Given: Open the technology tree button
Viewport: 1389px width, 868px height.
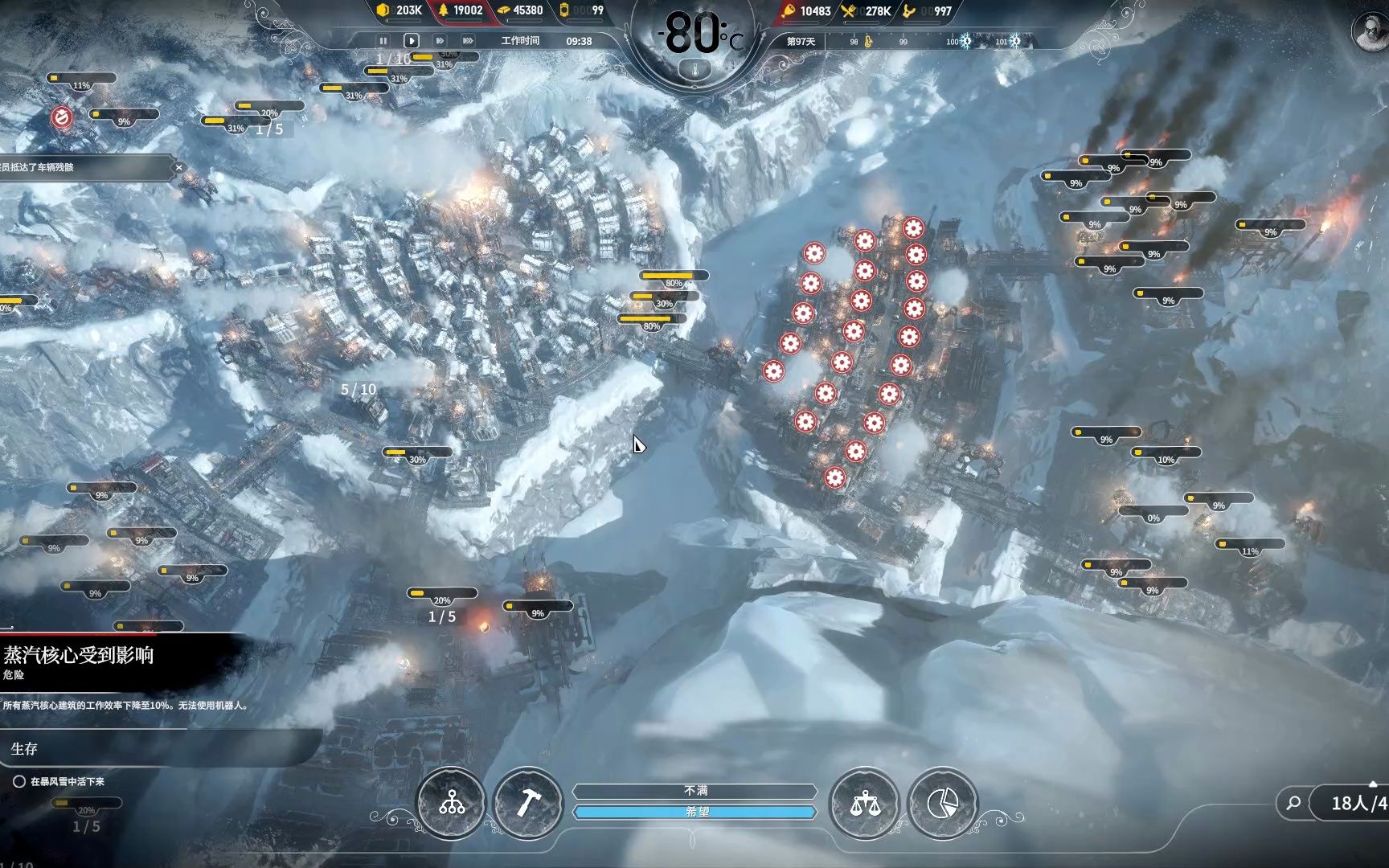Looking at the screenshot, I should coord(452,802).
